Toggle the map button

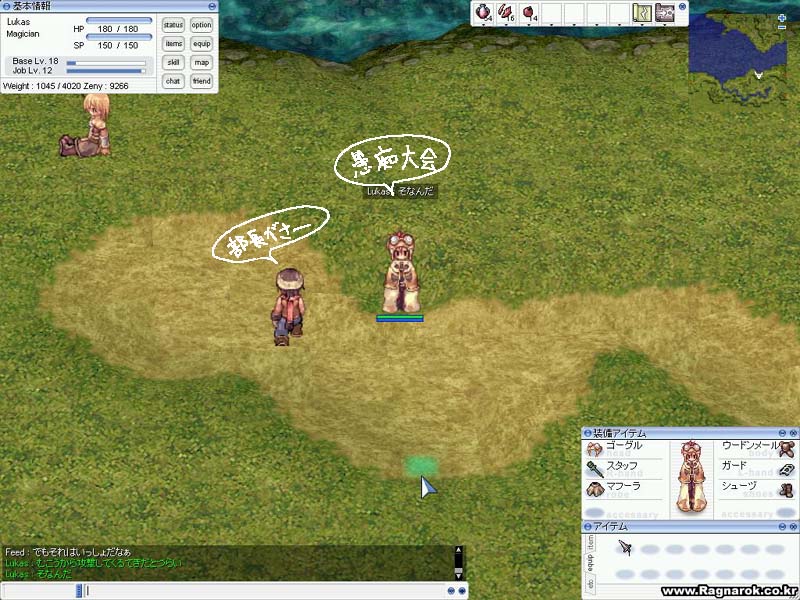202,62
